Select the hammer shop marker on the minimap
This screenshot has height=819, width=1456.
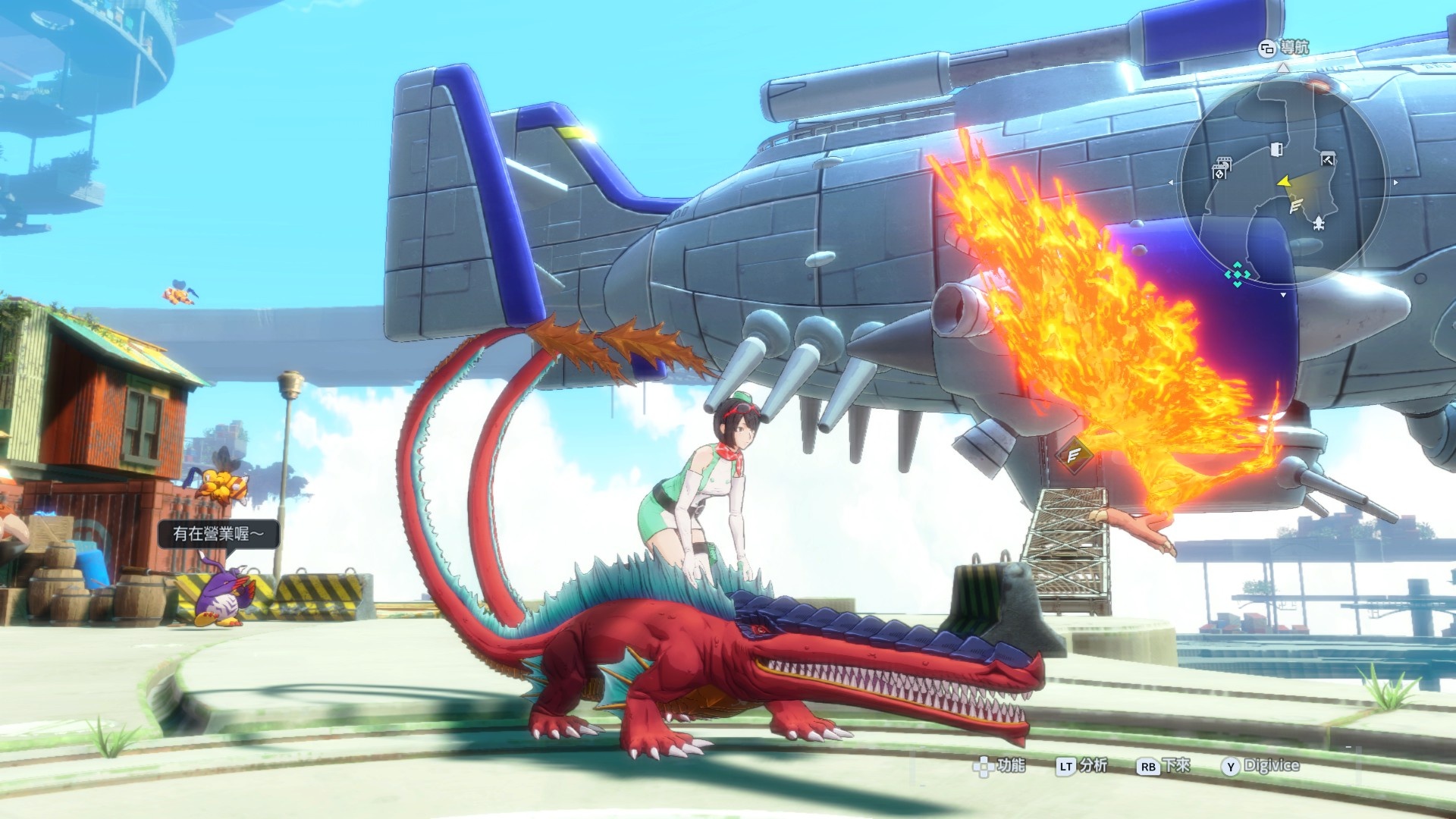pos(1327,159)
